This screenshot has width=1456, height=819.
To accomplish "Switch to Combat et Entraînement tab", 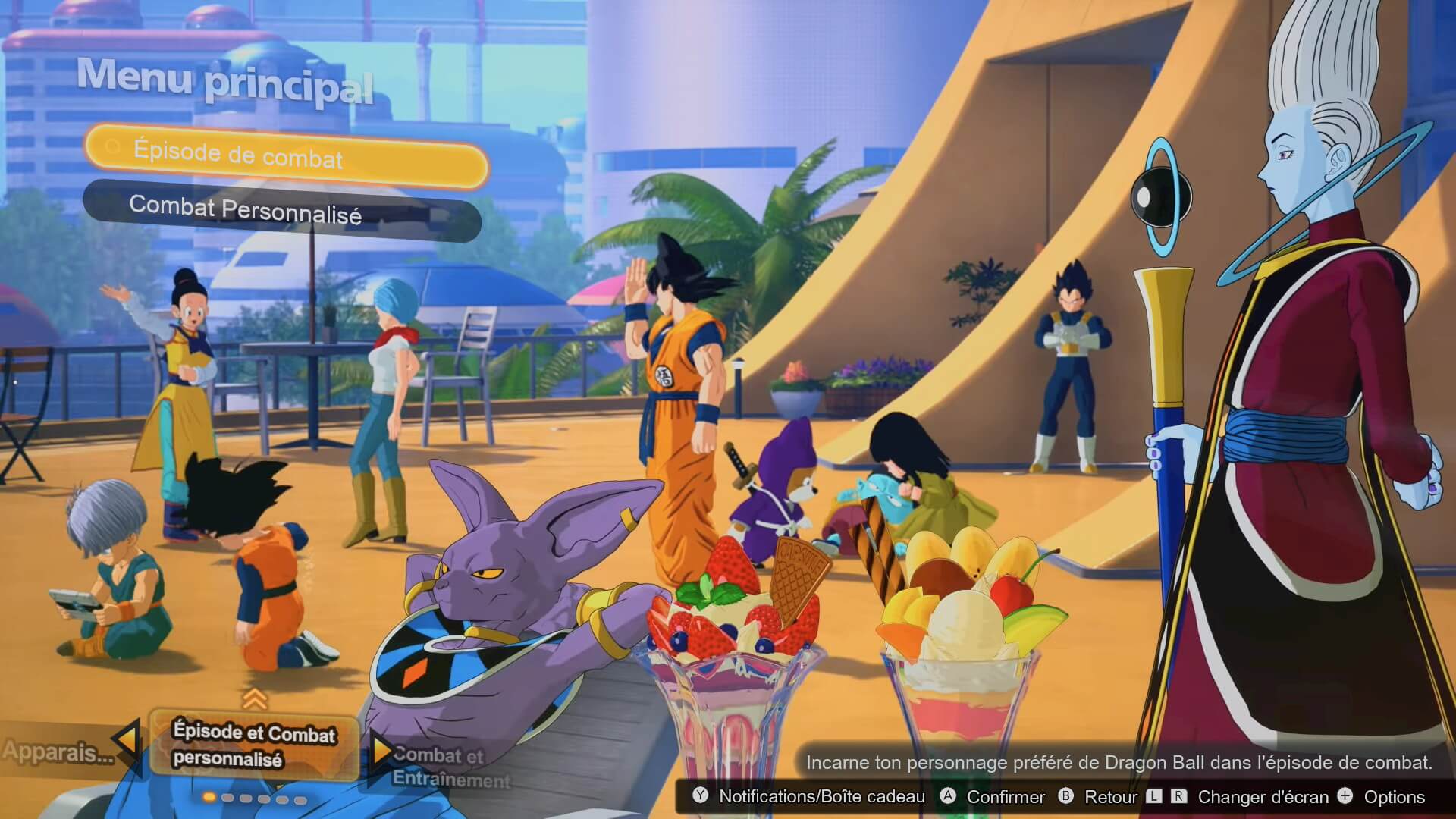I will pos(447,766).
